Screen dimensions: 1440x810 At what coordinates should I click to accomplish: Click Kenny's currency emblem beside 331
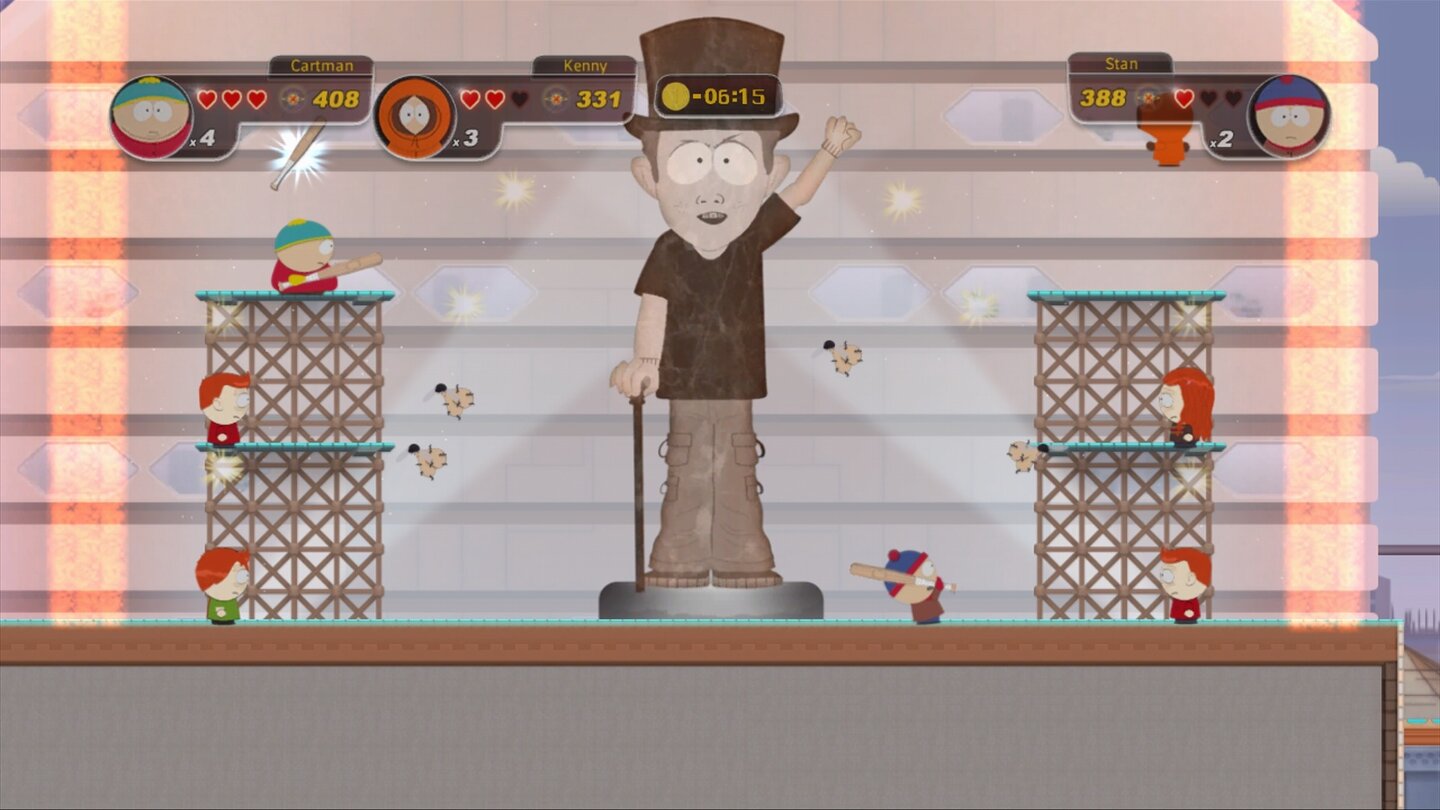click(554, 97)
